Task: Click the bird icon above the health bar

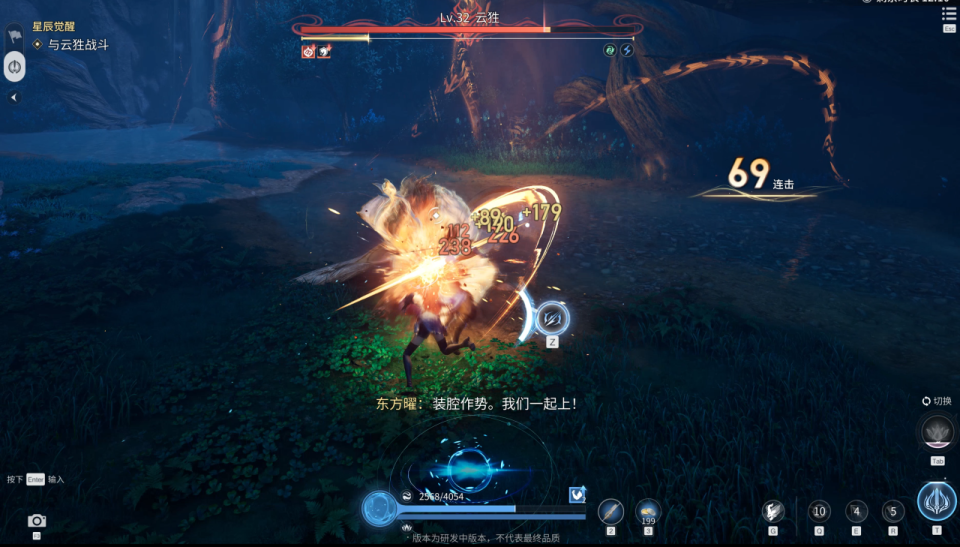Action: [577, 494]
